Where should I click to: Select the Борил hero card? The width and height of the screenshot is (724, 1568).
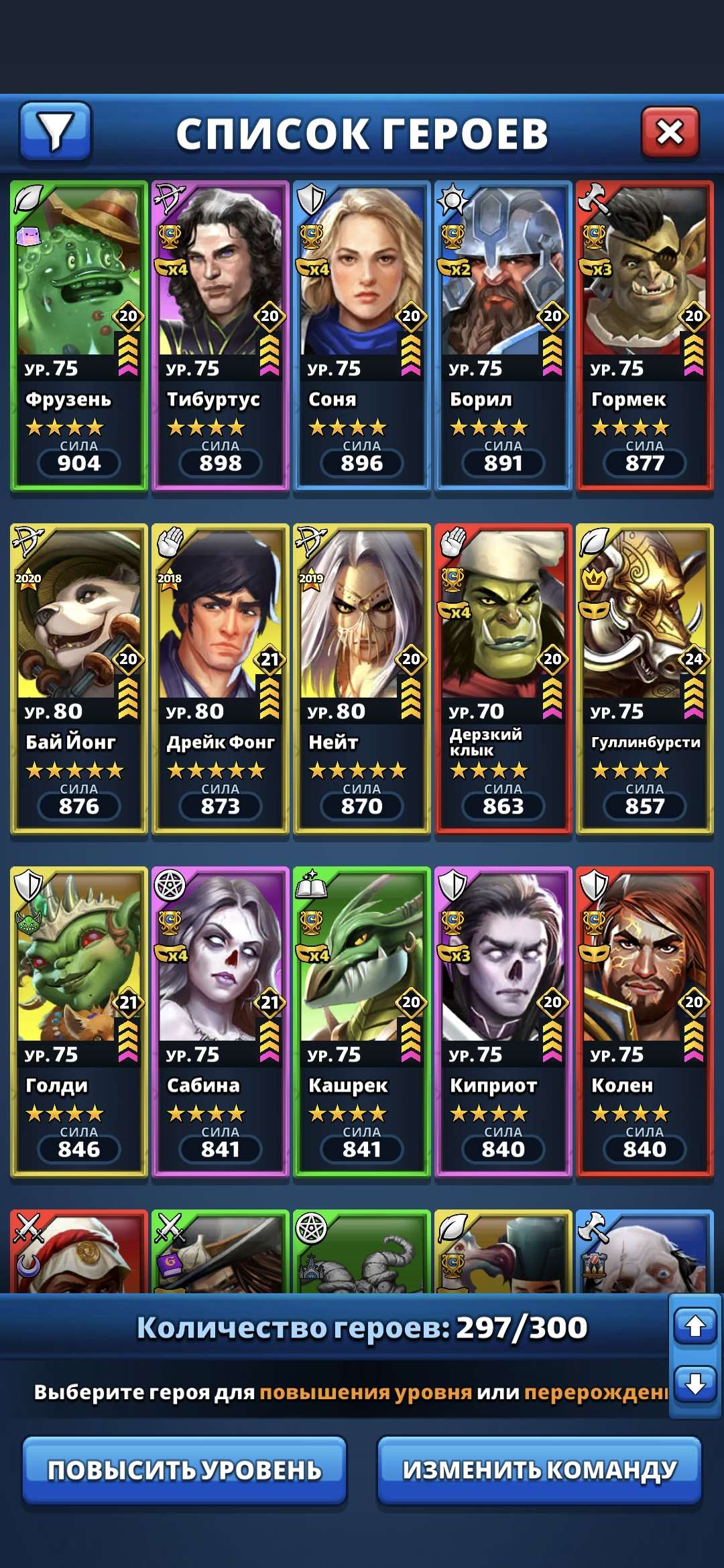point(503,335)
